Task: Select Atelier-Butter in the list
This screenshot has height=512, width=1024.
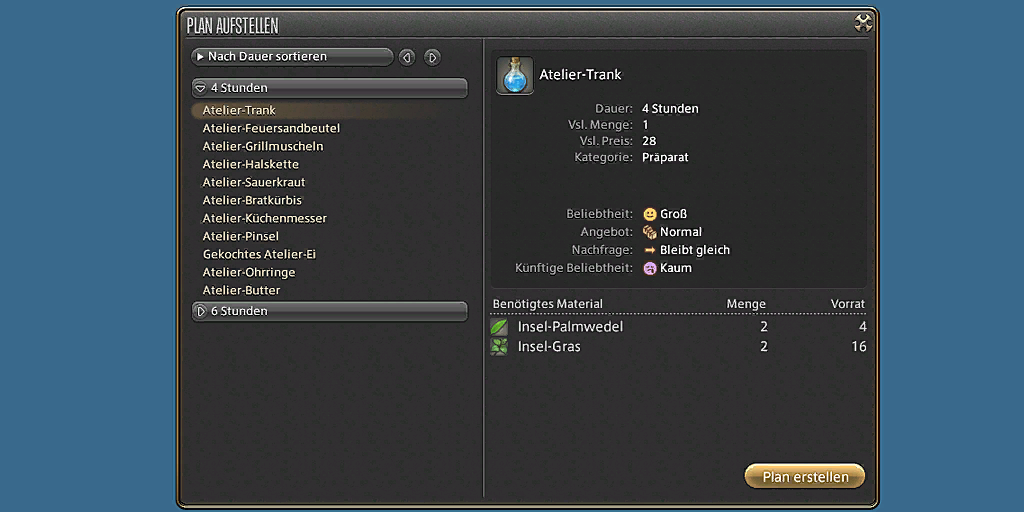Action: pyautogui.click(x=241, y=290)
